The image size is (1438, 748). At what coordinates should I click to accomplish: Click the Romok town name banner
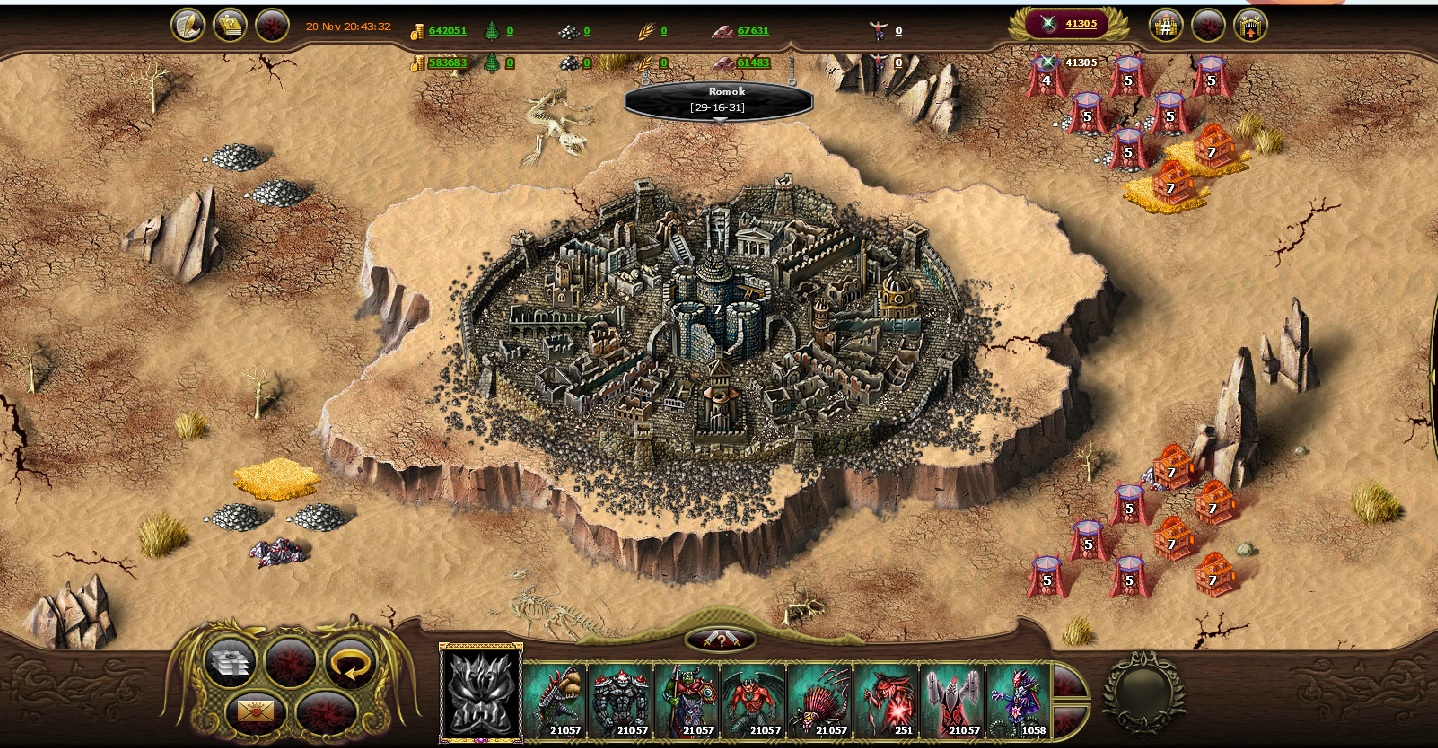click(x=719, y=99)
